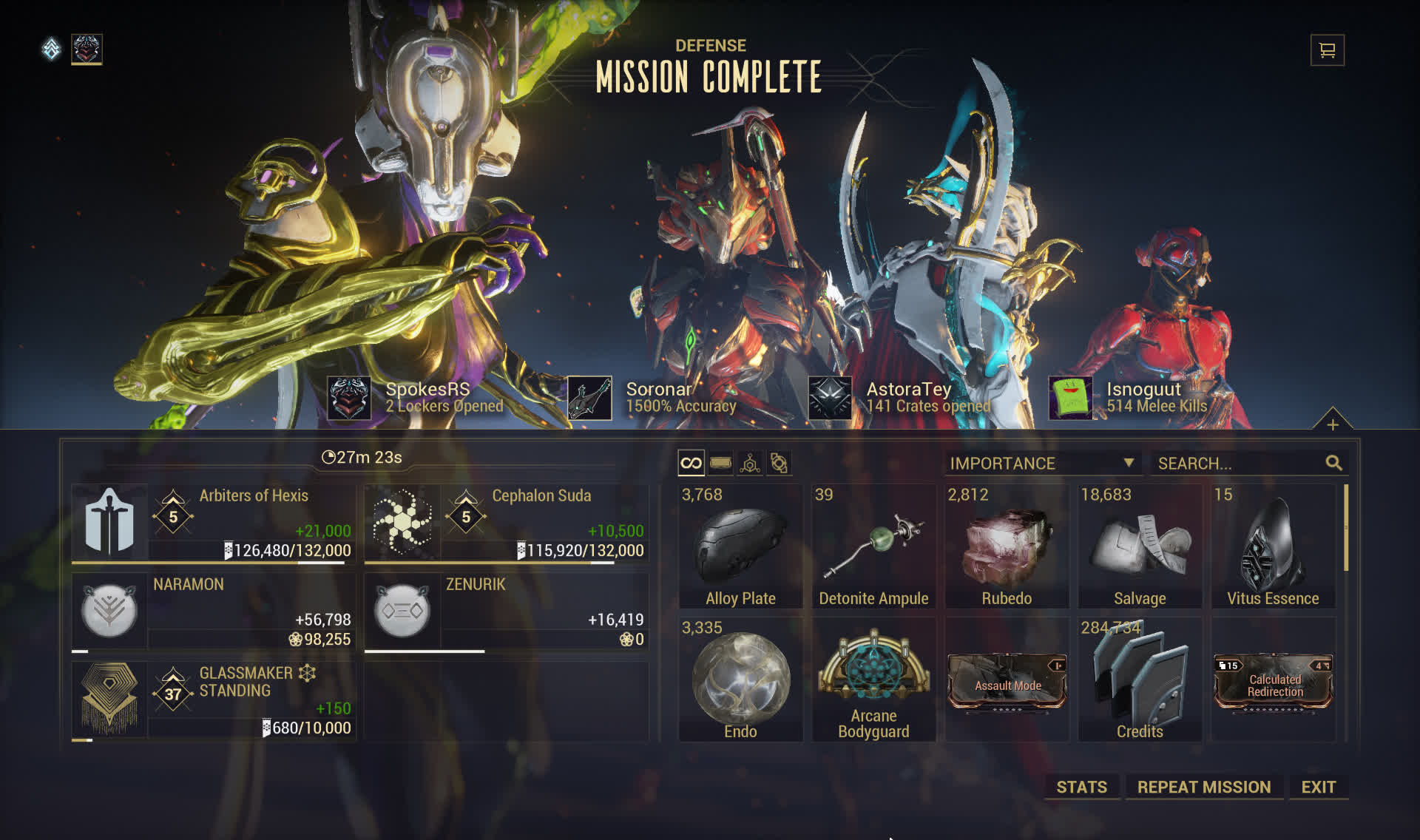Select the Credits reward tile

point(1140,680)
